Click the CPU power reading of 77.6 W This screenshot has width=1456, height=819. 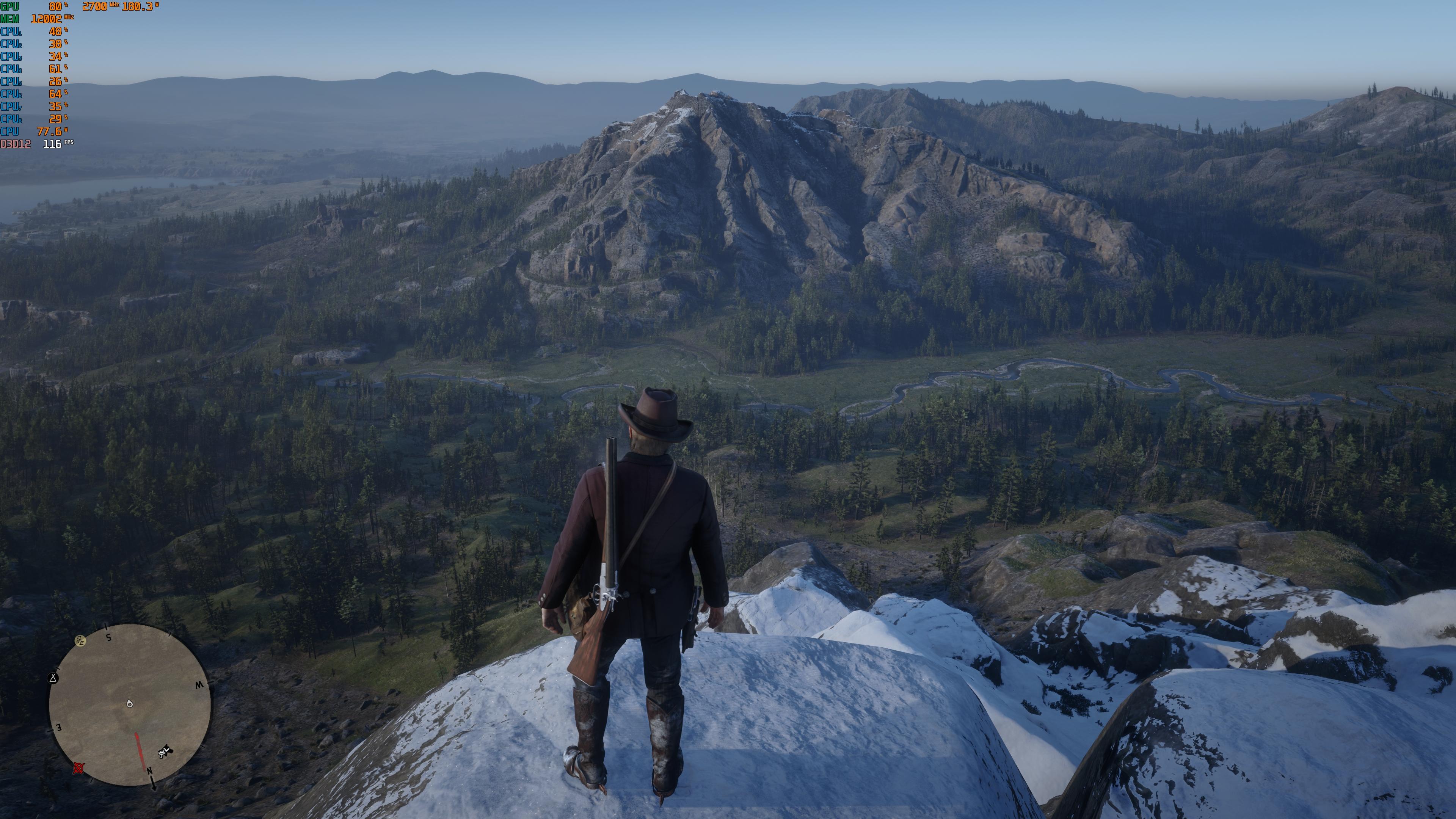point(49,131)
